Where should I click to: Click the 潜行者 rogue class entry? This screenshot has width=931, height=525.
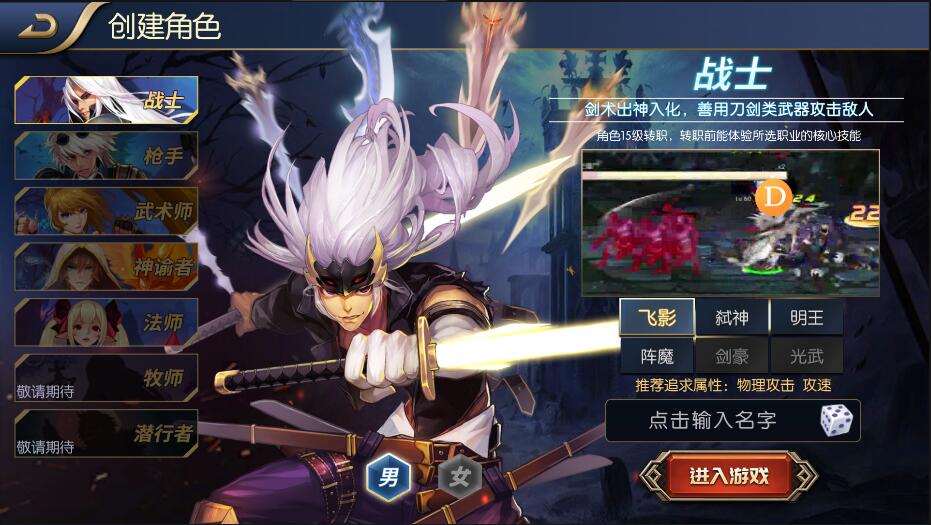click(x=106, y=433)
